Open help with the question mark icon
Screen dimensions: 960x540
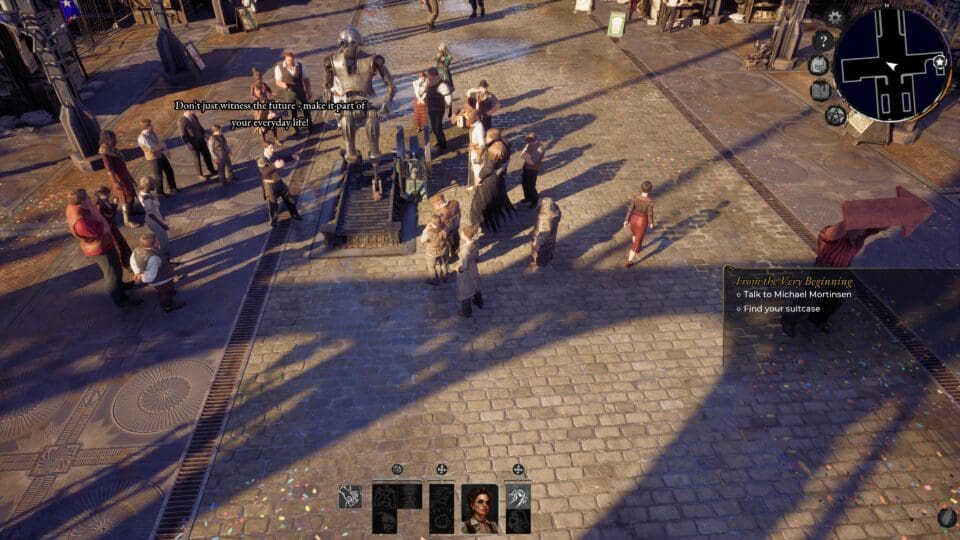[823, 41]
